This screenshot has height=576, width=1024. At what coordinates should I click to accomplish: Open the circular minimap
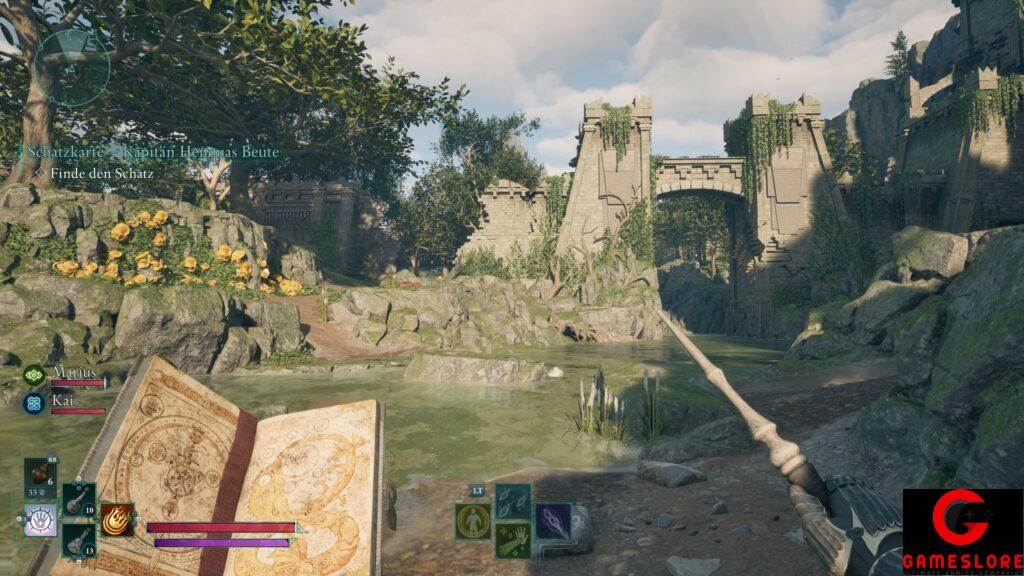tap(71, 68)
